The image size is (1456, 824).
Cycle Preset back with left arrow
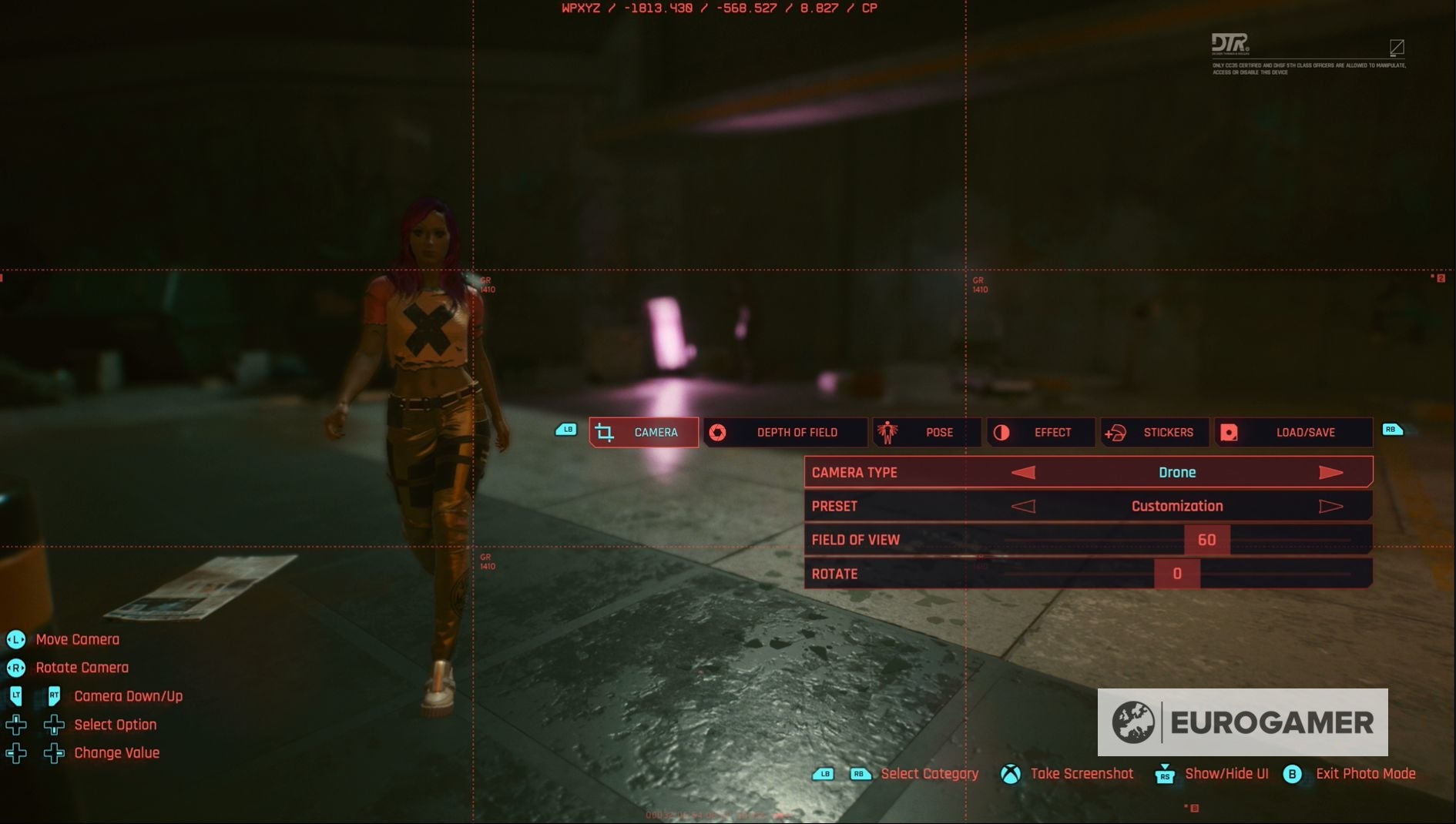tap(1025, 506)
